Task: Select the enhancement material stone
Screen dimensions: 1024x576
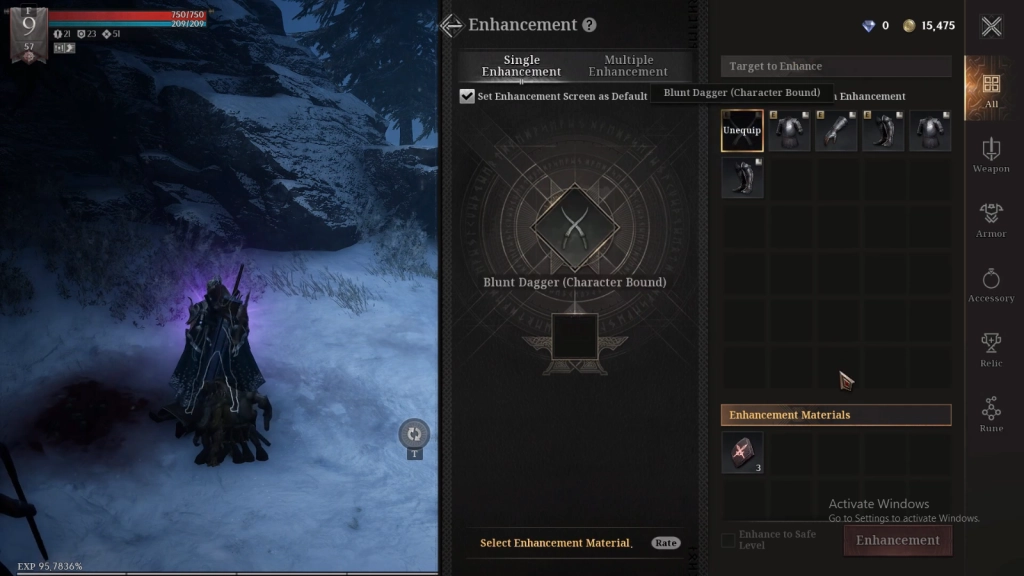Action: 742,452
